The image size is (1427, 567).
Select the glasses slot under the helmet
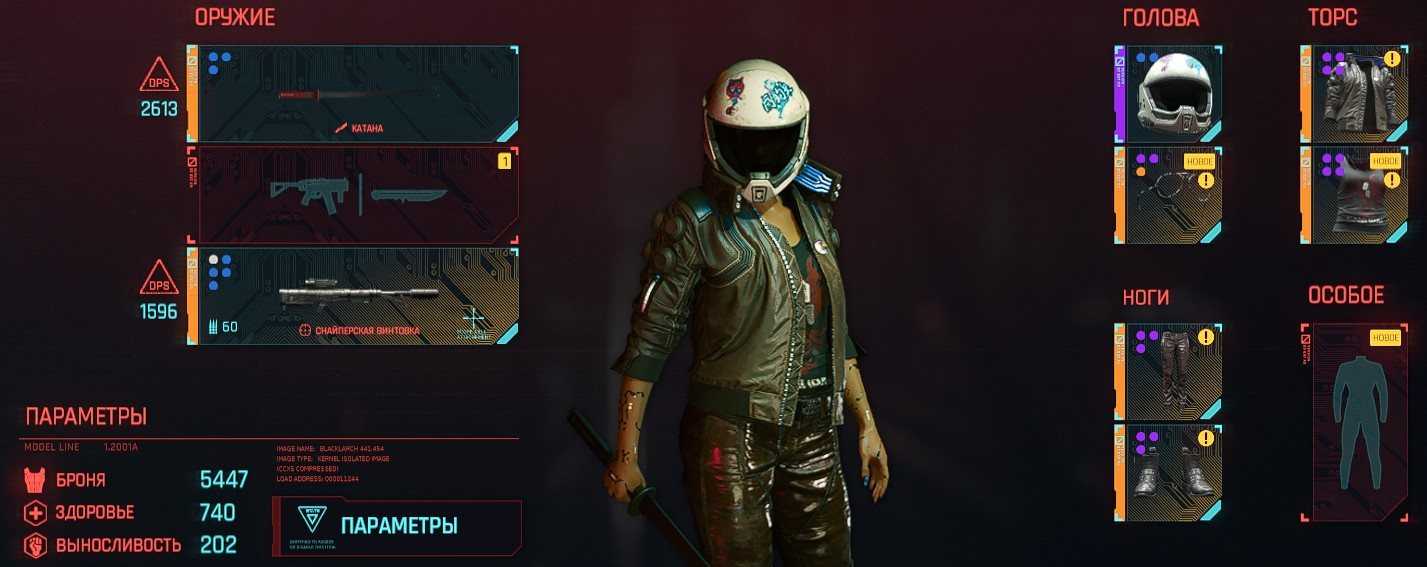click(x=1169, y=195)
